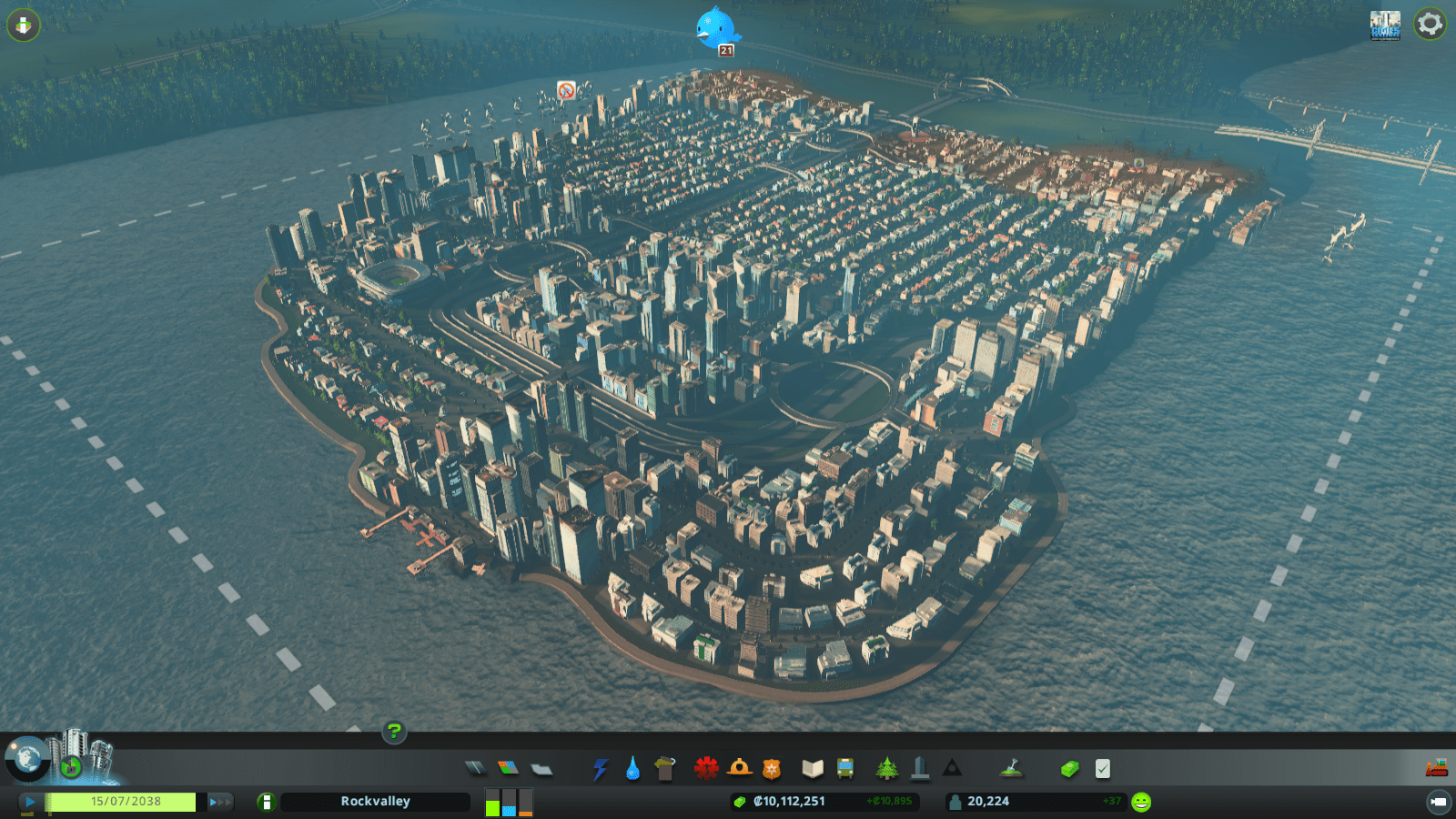This screenshot has height=819, width=1456.
Task: Pause the simulation with play button
Action: pos(29,802)
